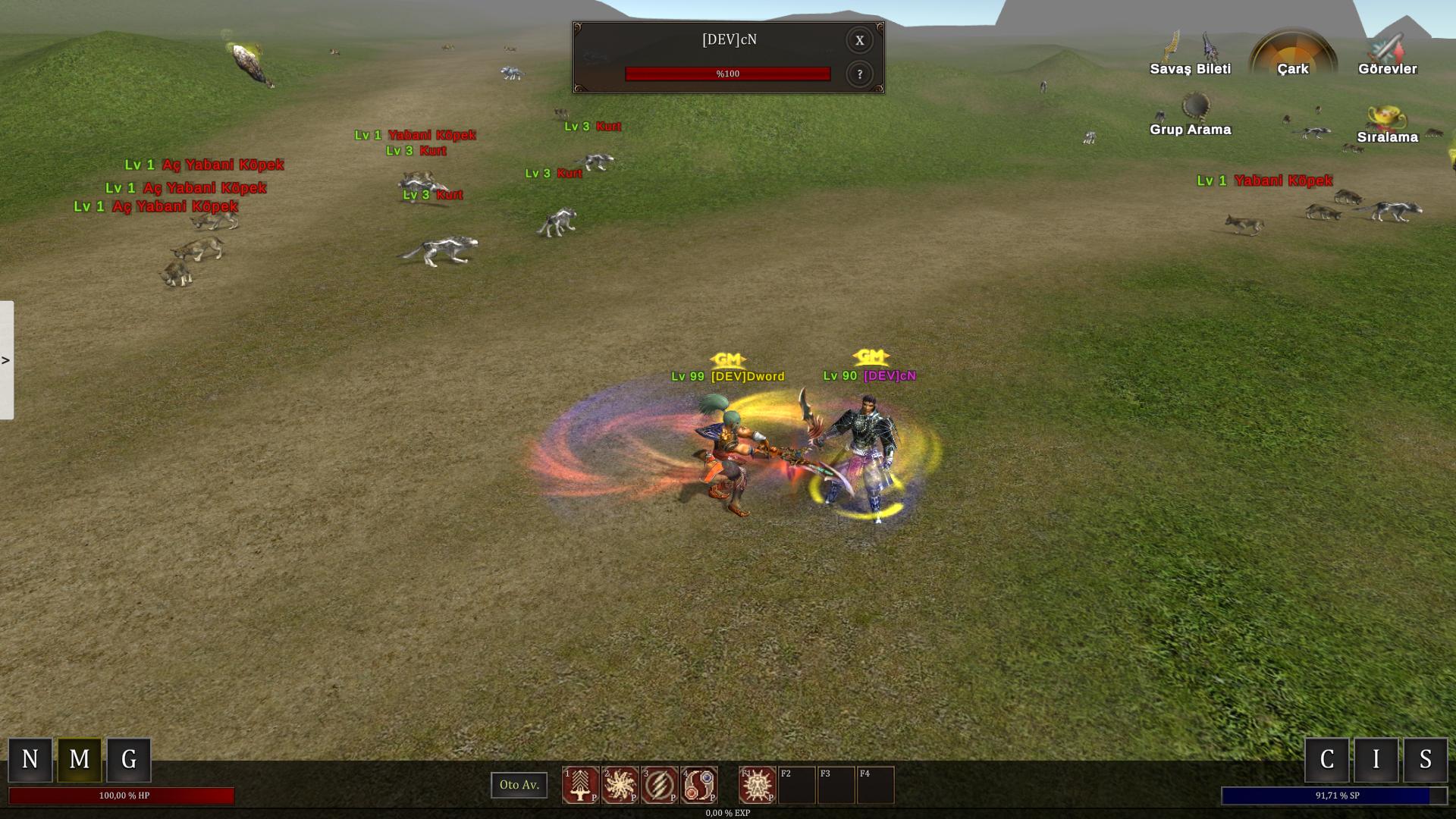Toggle Oto Av. auto-hunt
The height and width of the screenshot is (819, 1456).
pyautogui.click(x=519, y=785)
